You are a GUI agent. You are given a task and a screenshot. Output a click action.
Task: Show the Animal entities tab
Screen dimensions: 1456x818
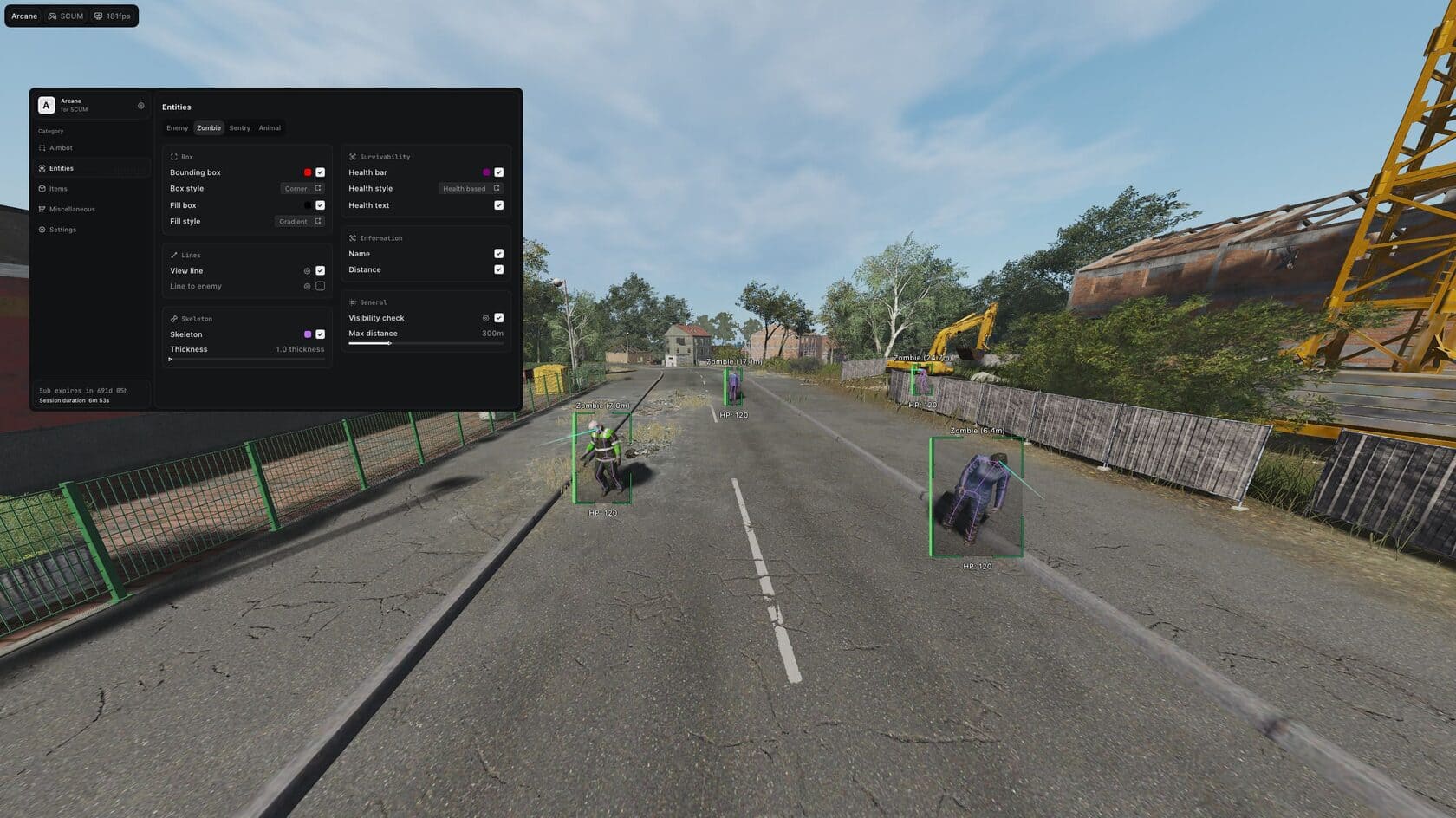point(270,128)
